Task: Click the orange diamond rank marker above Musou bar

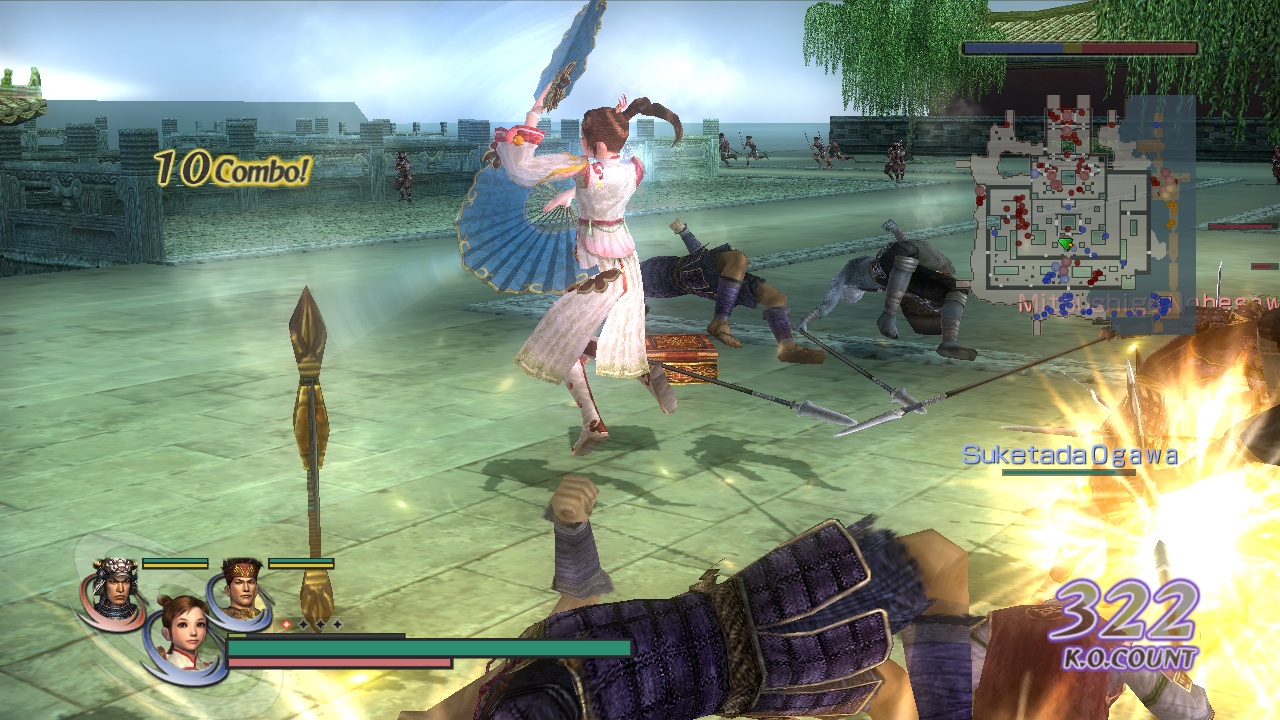Action: (286, 623)
